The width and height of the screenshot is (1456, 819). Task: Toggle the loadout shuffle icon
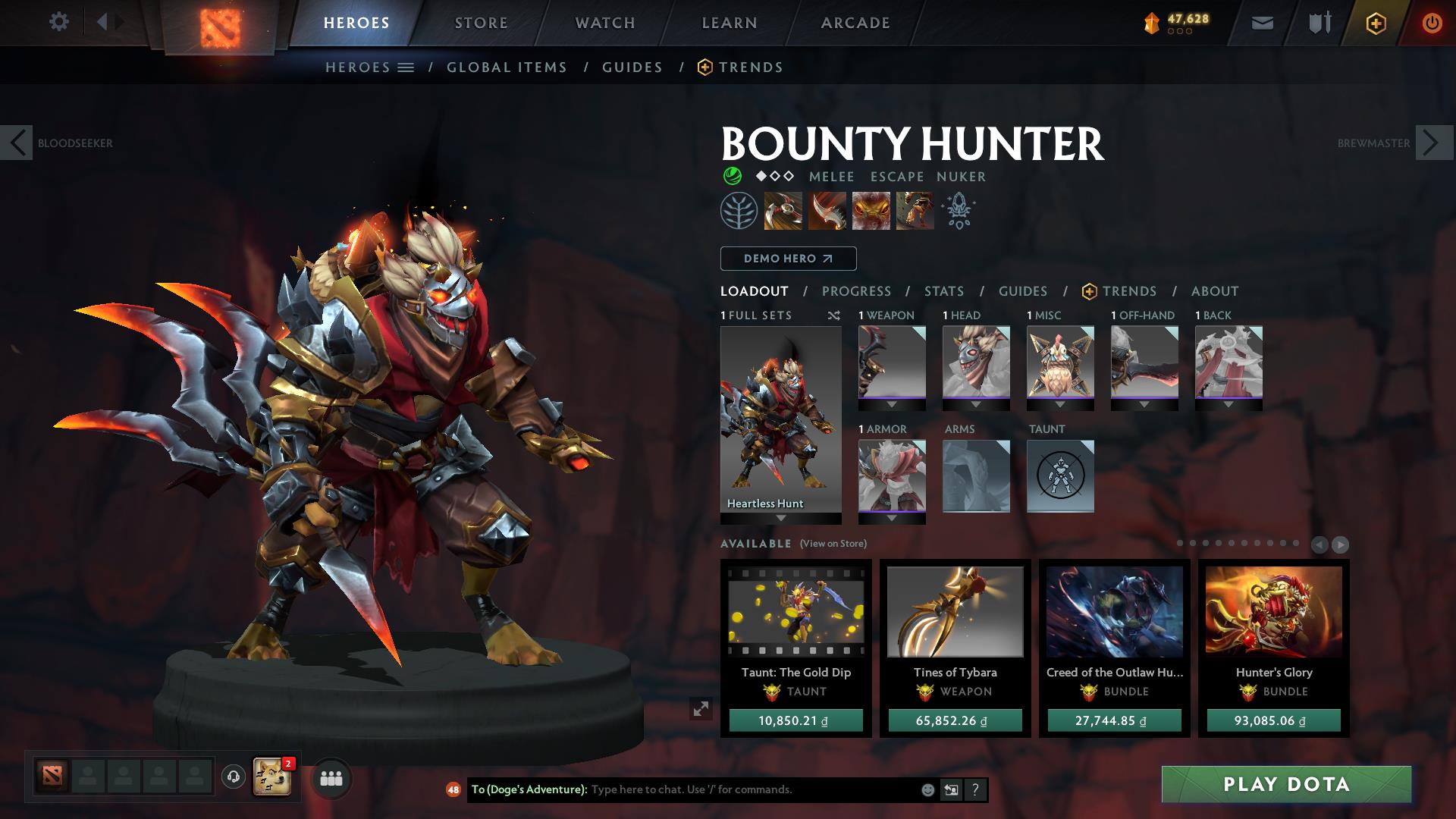click(x=834, y=316)
